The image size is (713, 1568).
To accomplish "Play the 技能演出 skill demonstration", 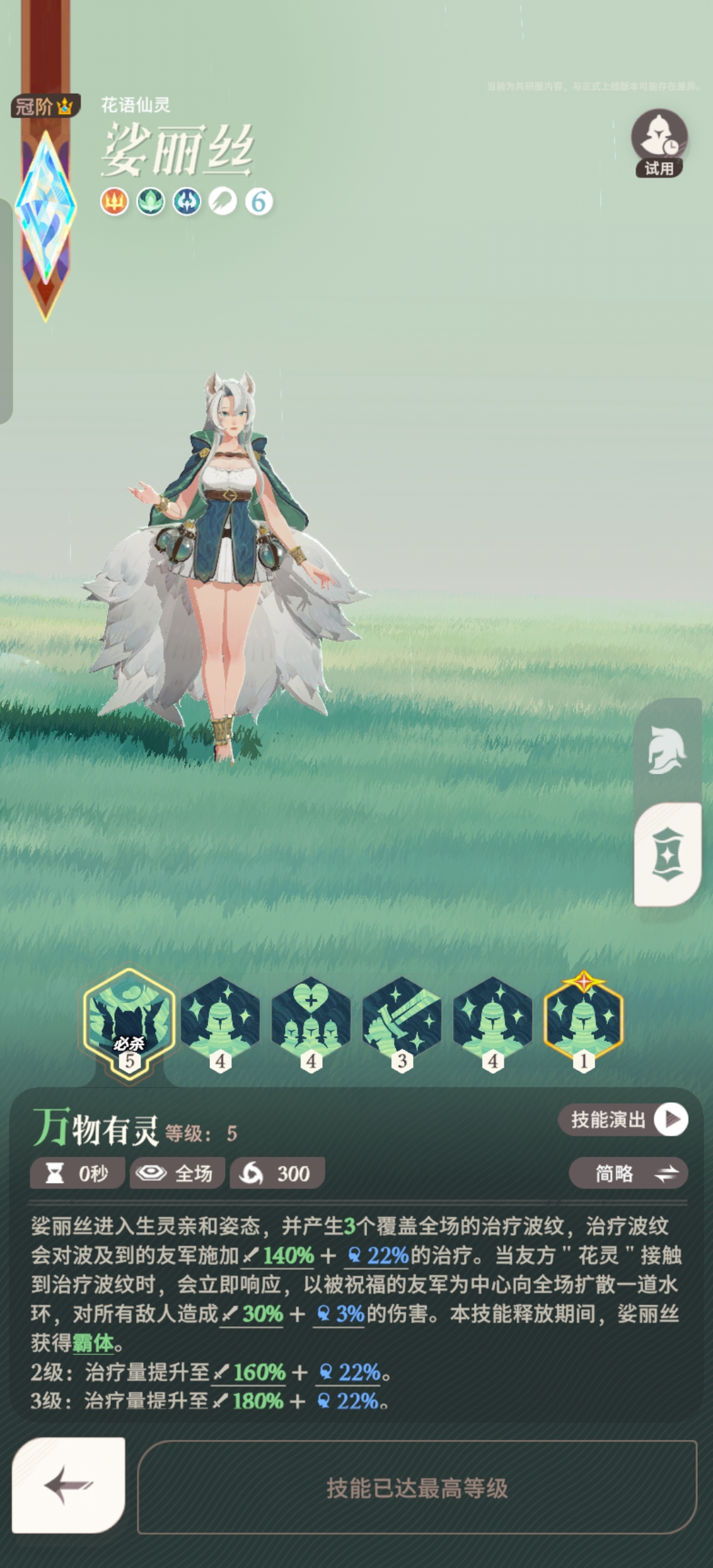I will point(623,1120).
